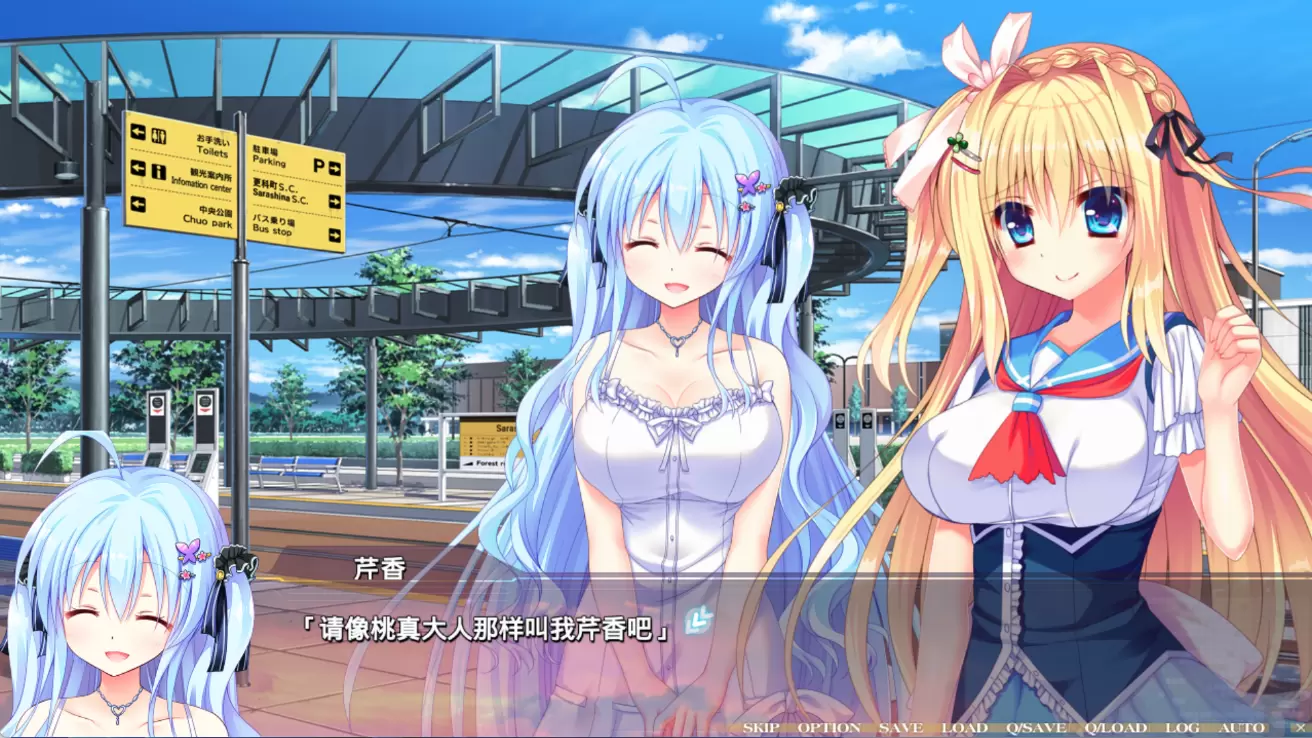Toggle AUTO text advance
The width and height of the screenshot is (1312, 738).
click(1241, 728)
